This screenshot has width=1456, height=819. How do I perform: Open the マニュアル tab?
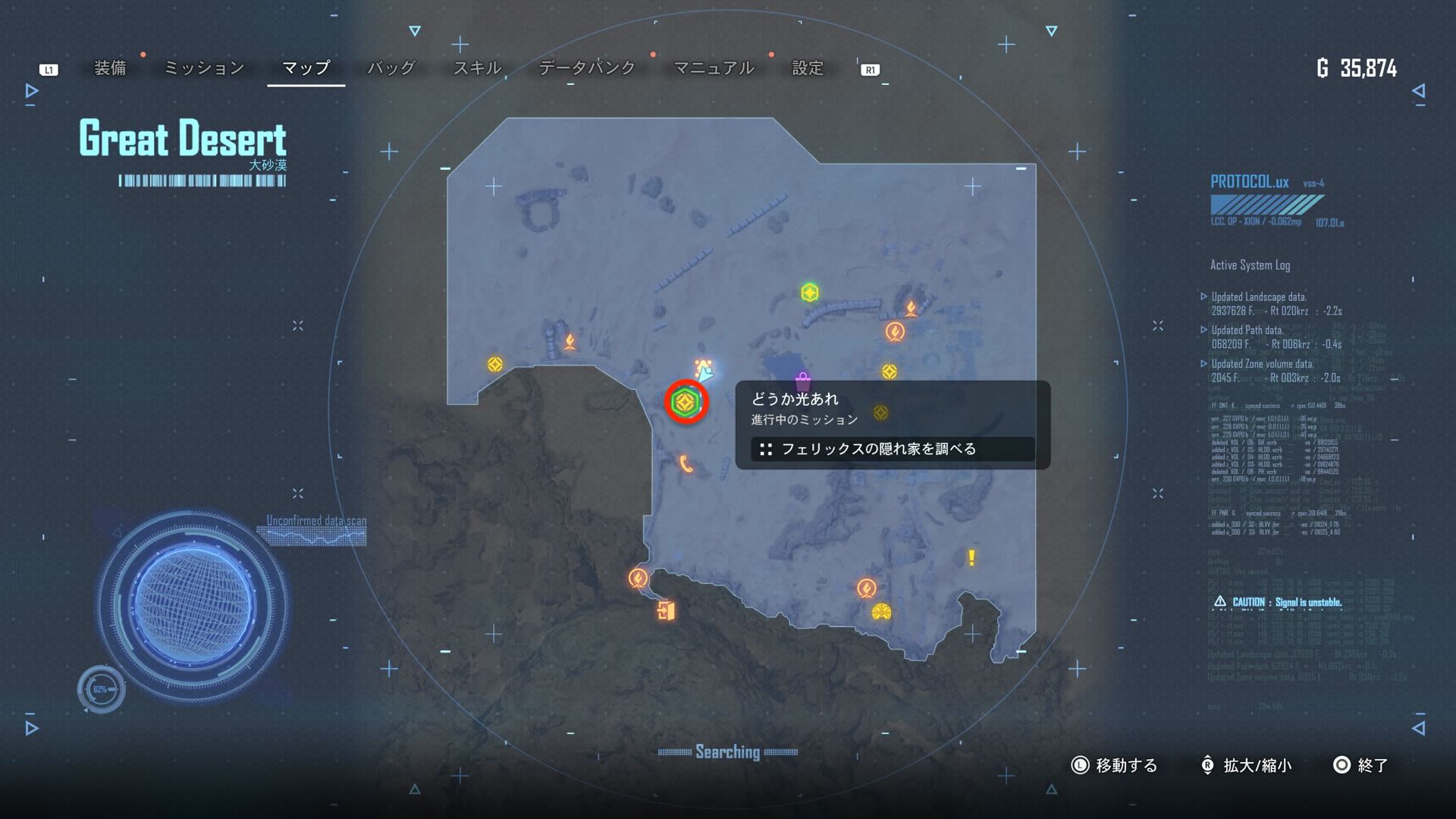tap(714, 68)
